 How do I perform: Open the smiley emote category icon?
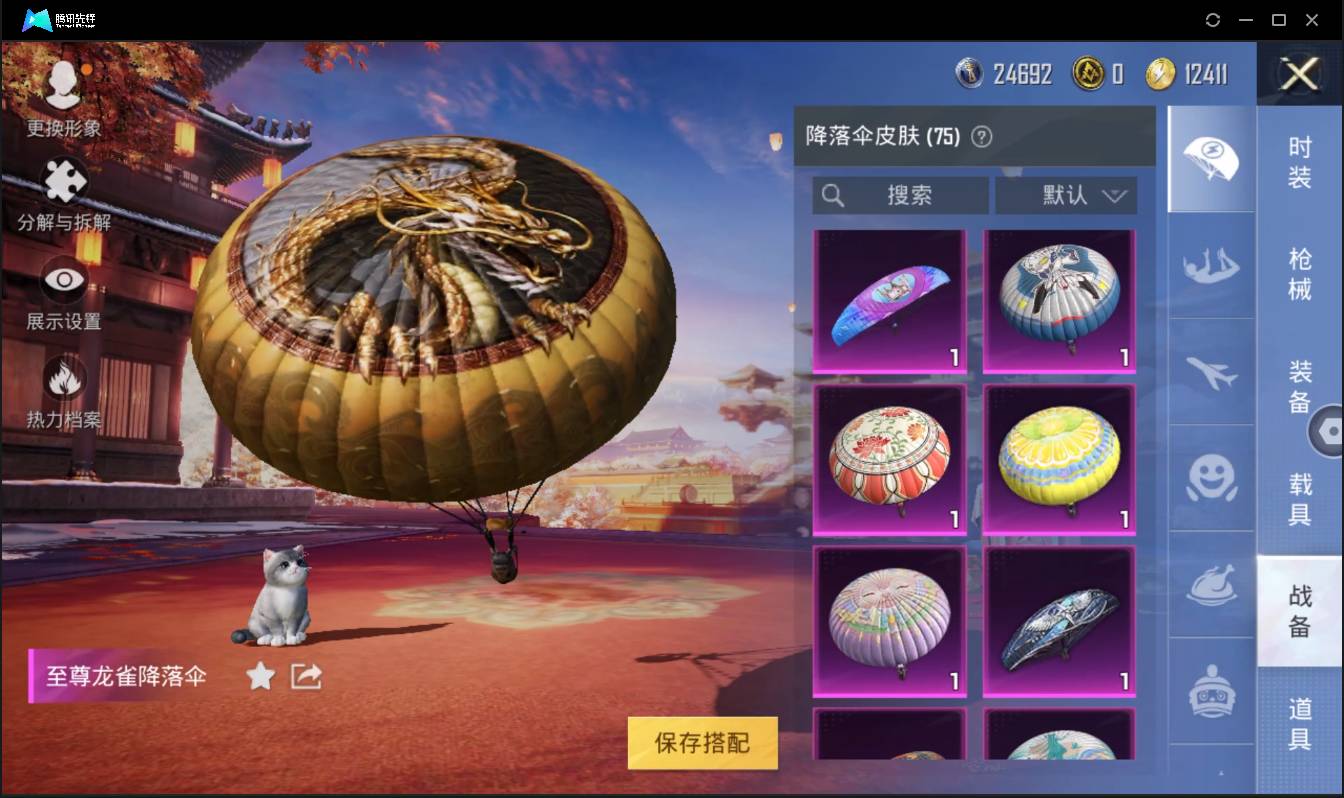1210,480
